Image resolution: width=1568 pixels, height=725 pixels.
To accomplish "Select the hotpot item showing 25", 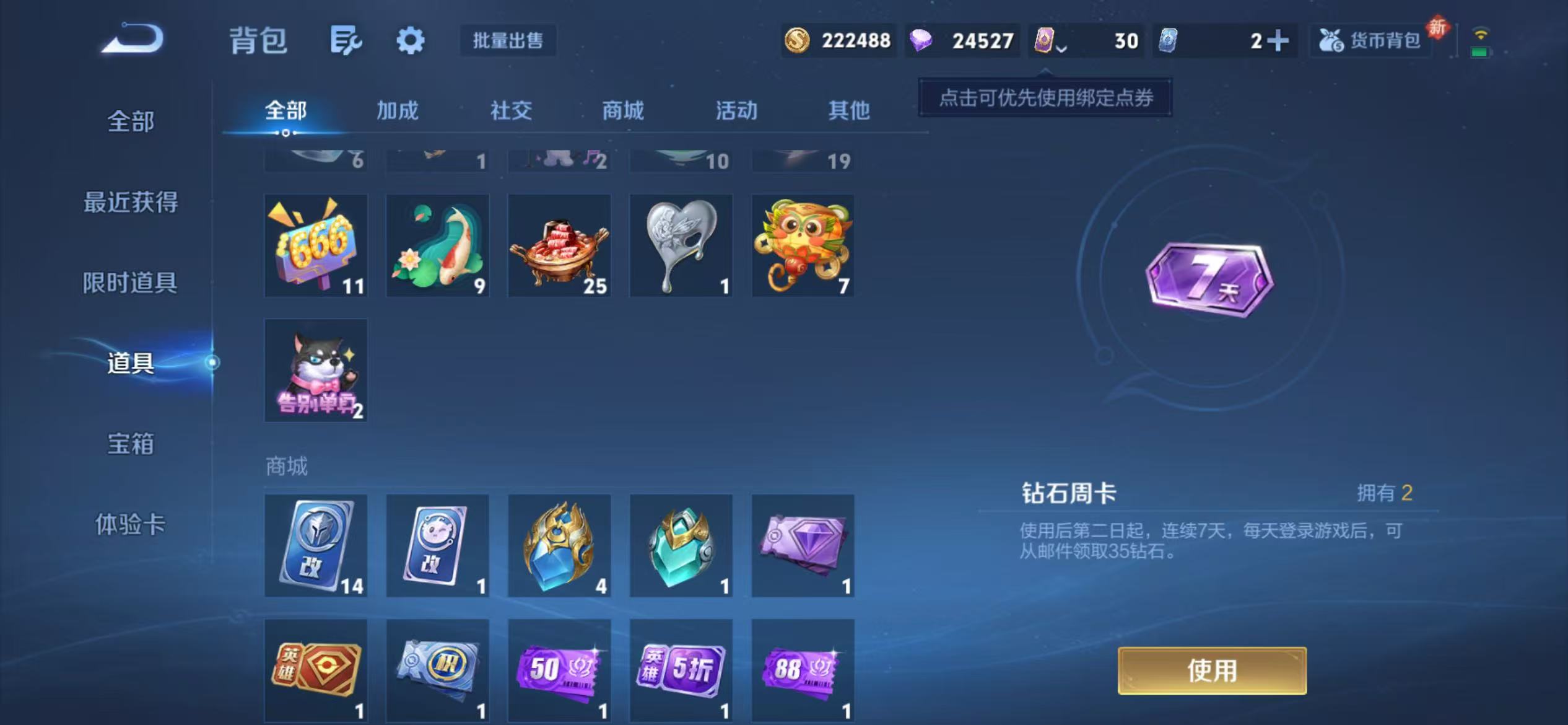I will pos(559,245).
